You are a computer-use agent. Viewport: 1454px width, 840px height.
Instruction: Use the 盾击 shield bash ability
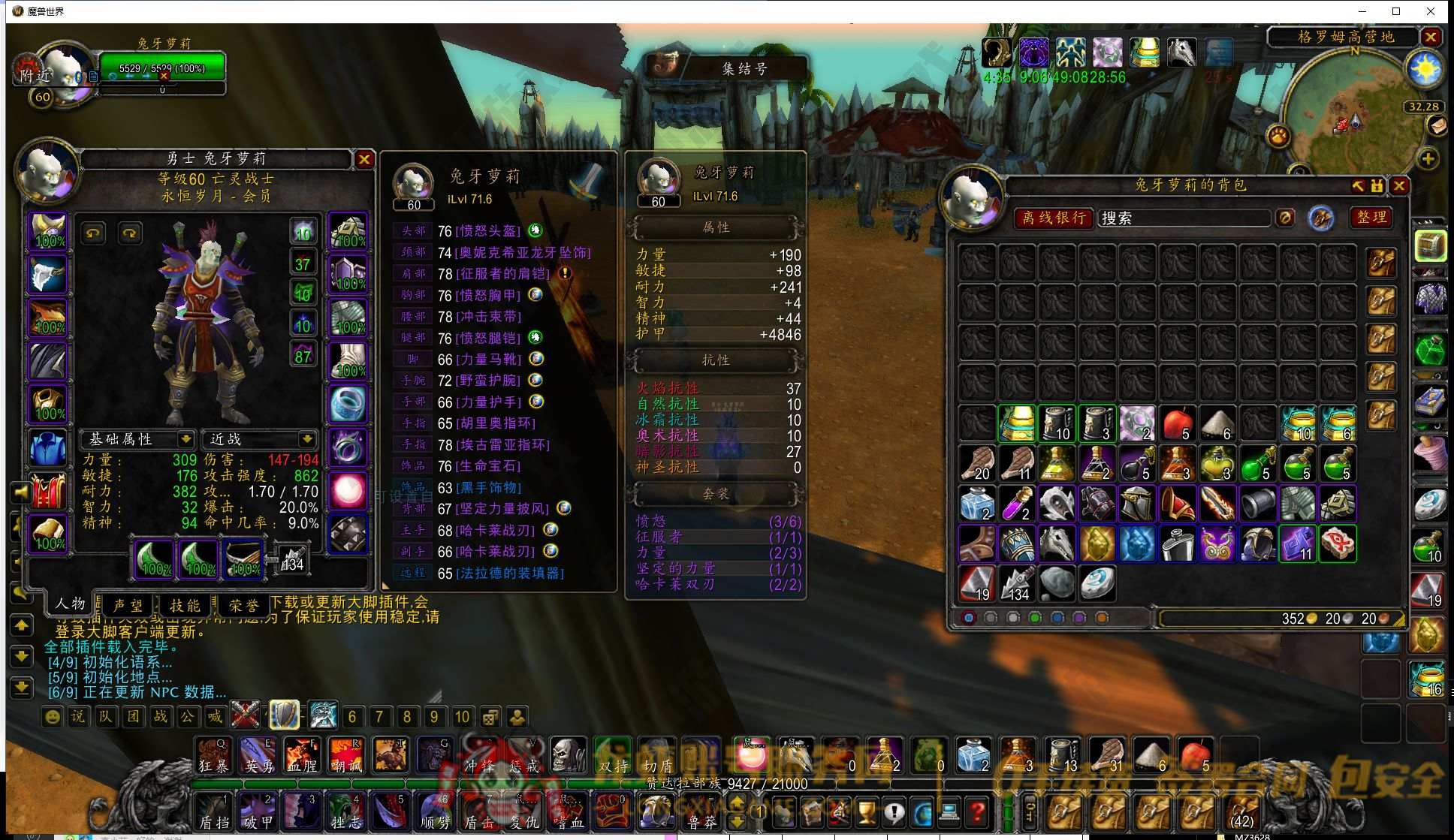479,813
